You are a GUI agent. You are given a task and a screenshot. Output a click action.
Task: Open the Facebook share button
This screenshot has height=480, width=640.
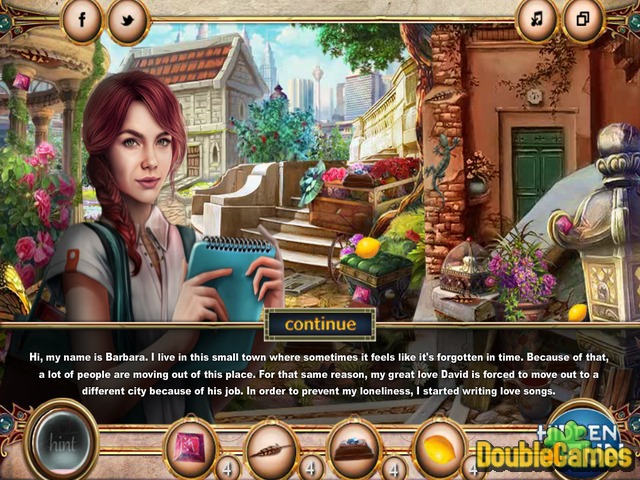pyautogui.click(x=82, y=19)
